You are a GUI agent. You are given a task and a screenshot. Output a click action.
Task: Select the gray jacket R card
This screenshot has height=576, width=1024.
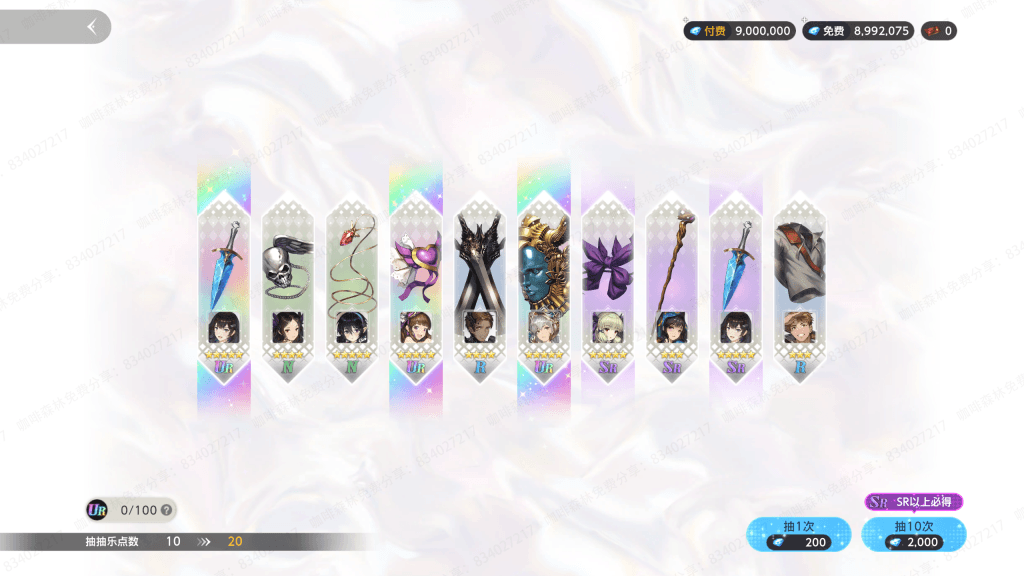(800, 290)
